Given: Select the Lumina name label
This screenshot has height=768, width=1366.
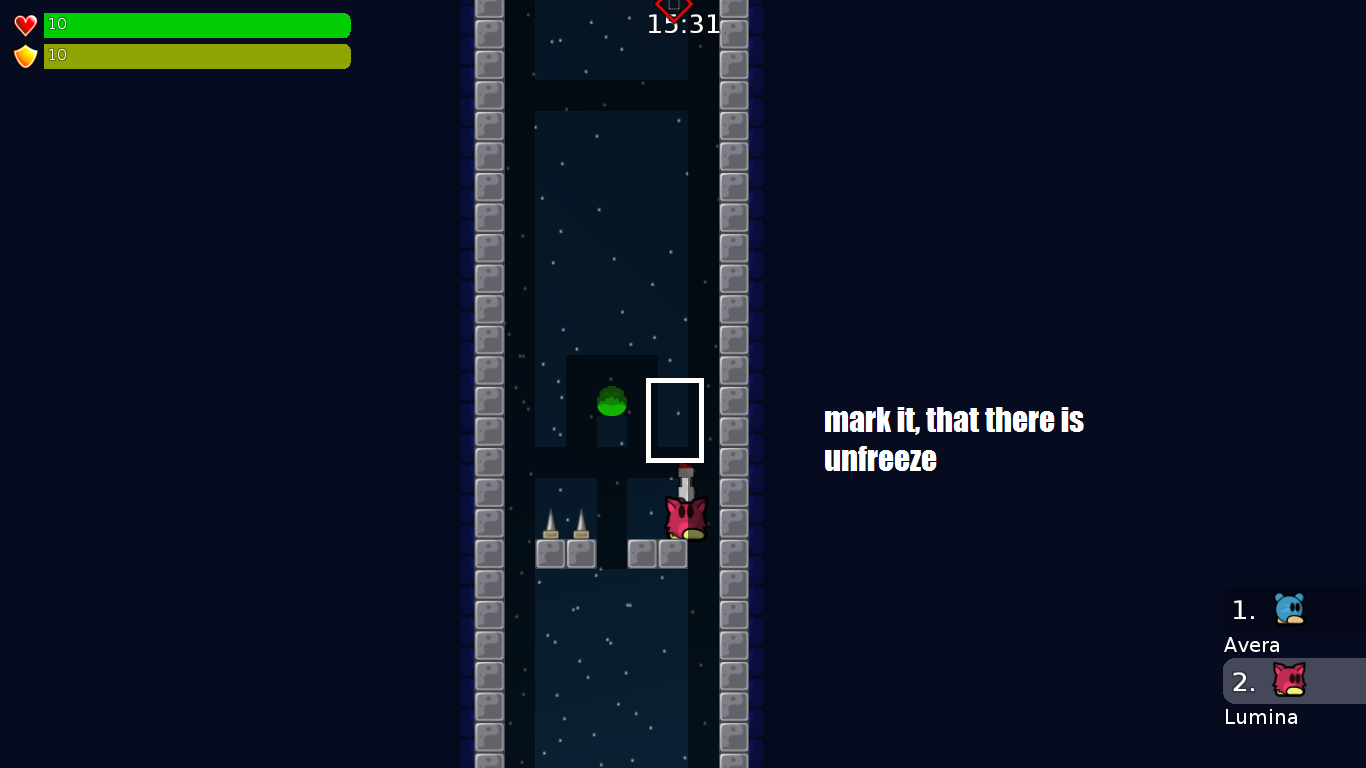Looking at the screenshot, I should [x=1261, y=717].
